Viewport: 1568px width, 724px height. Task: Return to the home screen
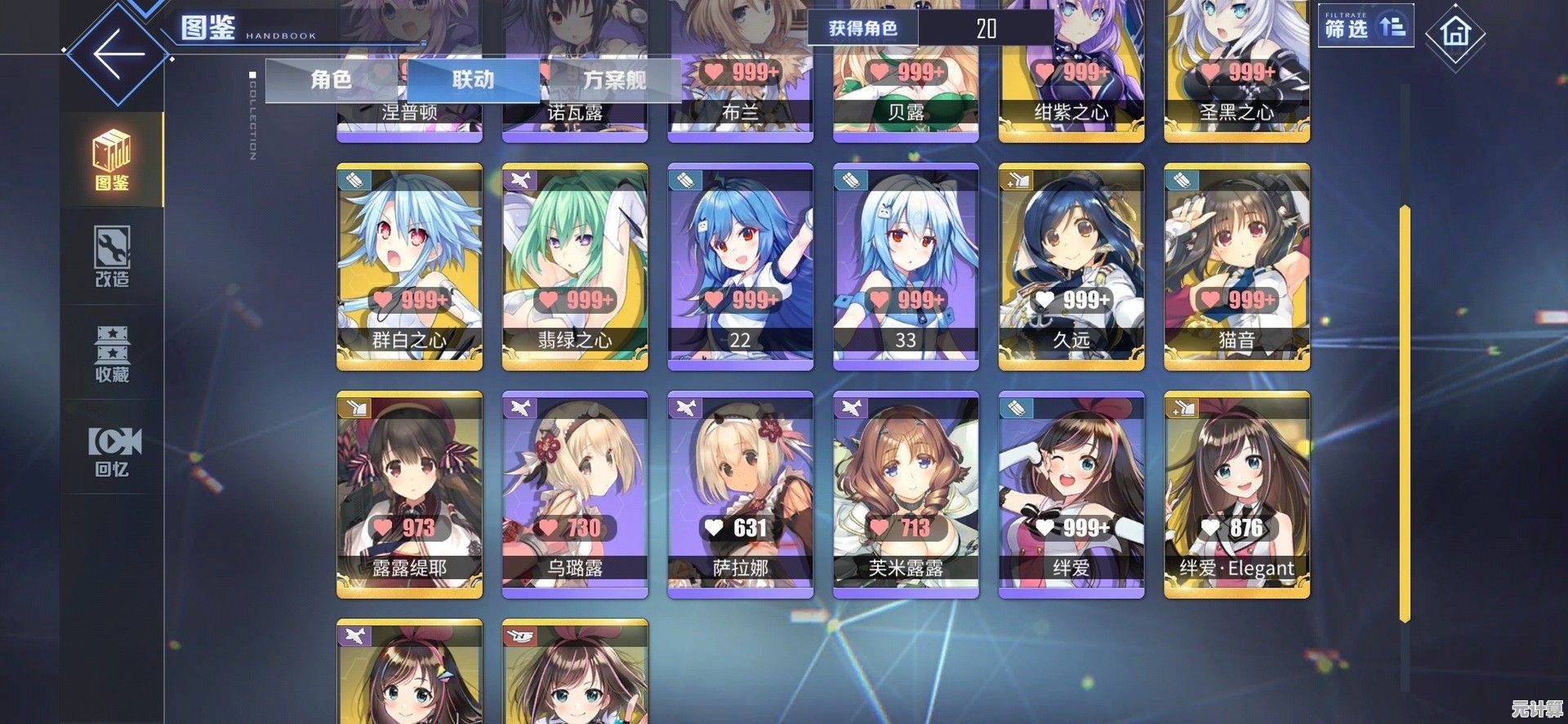(1454, 34)
